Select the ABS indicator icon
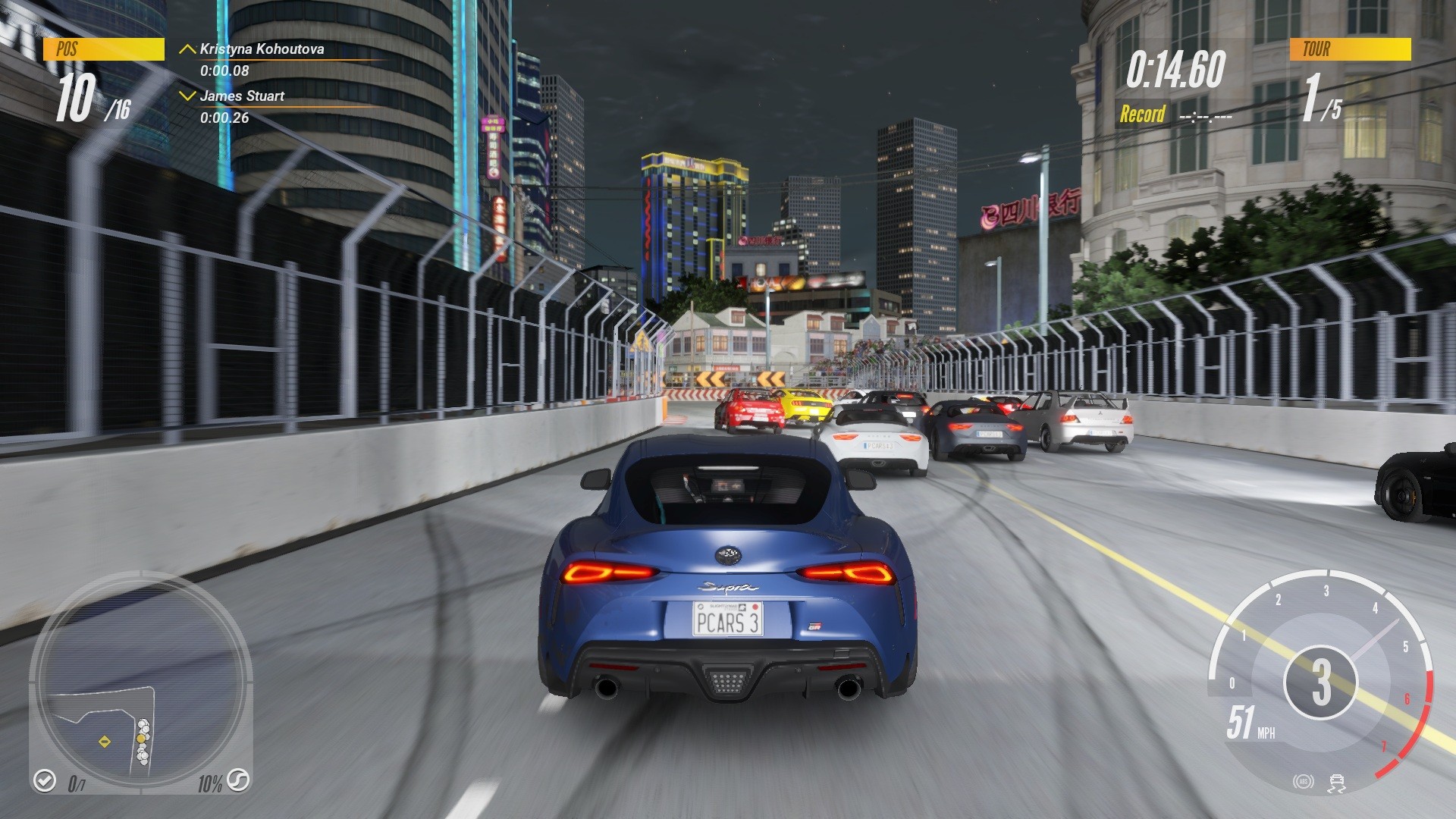The height and width of the screenshot is (819, 1456). (x=1304, y=781)
